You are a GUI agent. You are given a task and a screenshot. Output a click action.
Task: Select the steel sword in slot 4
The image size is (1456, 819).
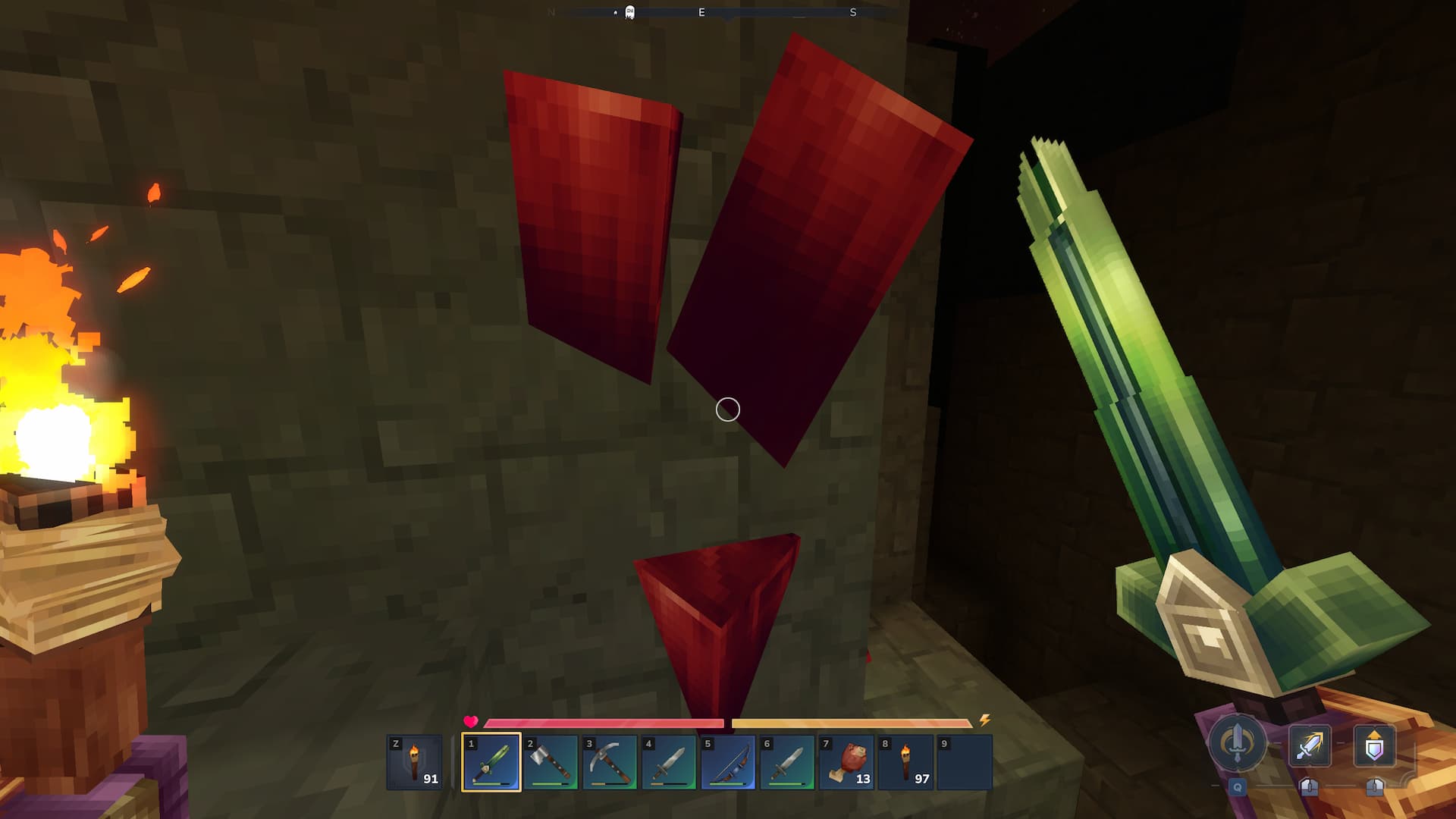[x=668, y=762]
